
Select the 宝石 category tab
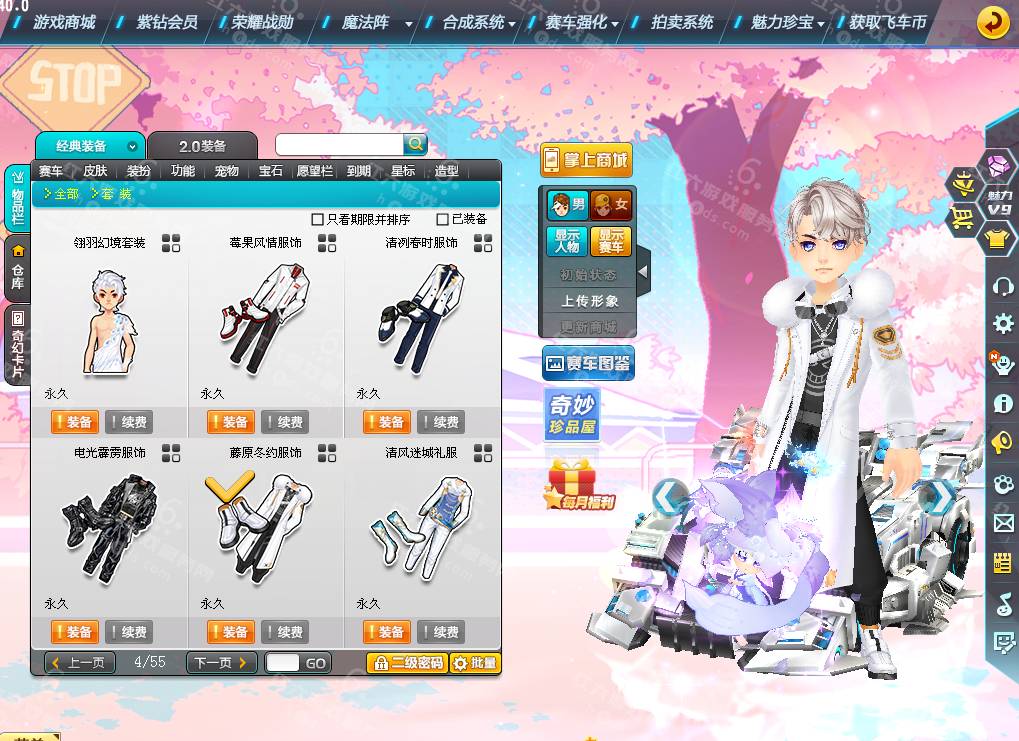tap(271, 171)
